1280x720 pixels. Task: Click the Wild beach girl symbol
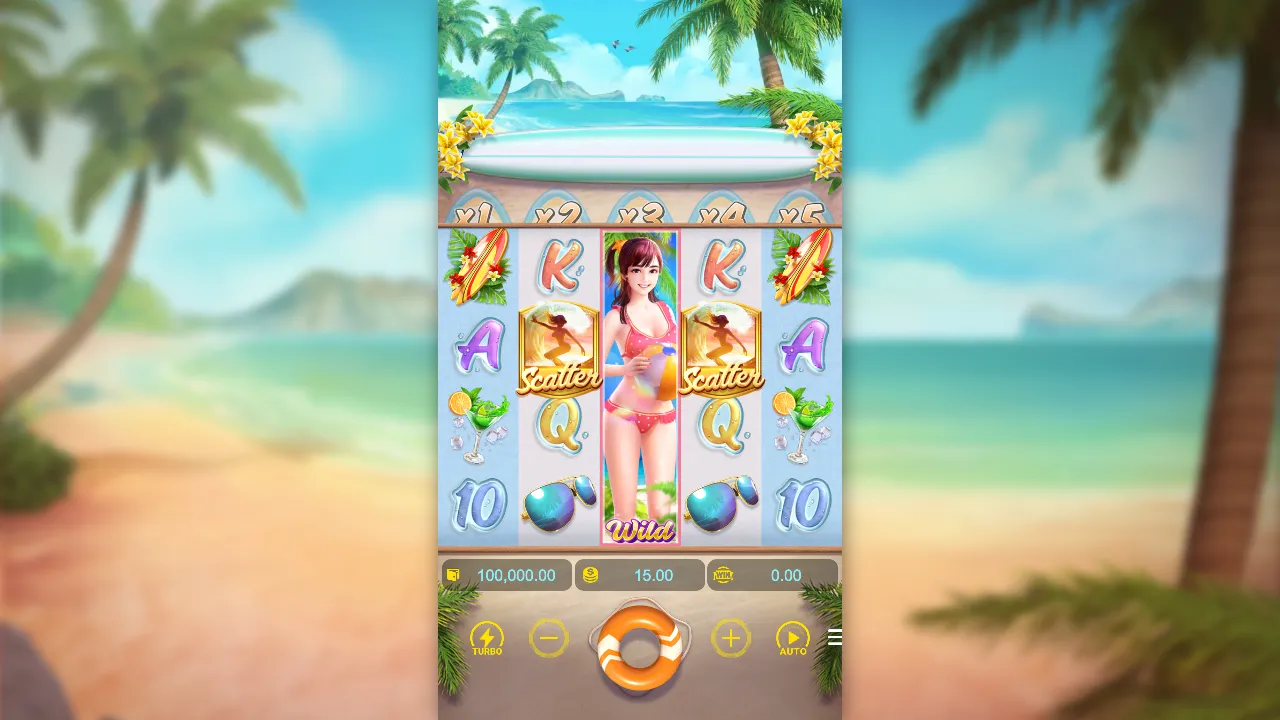(x=640, y=385)
